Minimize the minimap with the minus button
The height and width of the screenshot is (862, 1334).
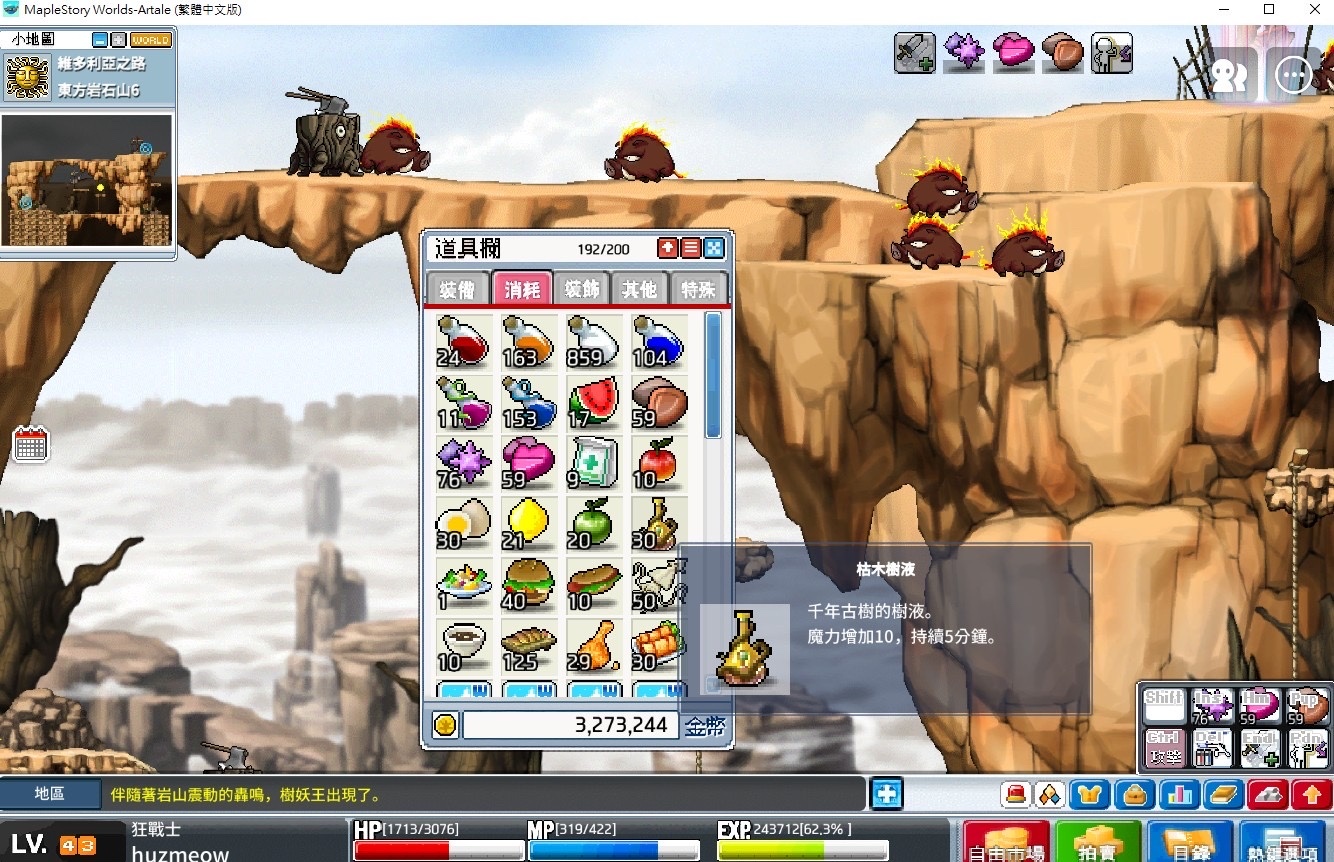pos(100,40)
